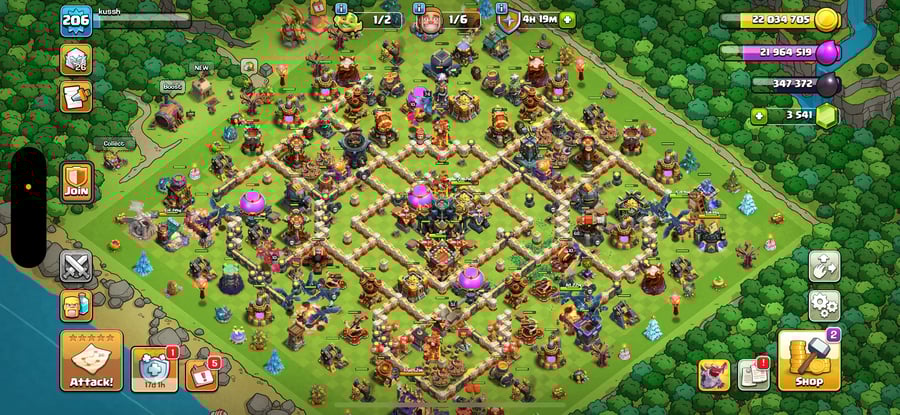Collect resources from the Collect bubble
The image size is (900, 415).
click(113, 144)
